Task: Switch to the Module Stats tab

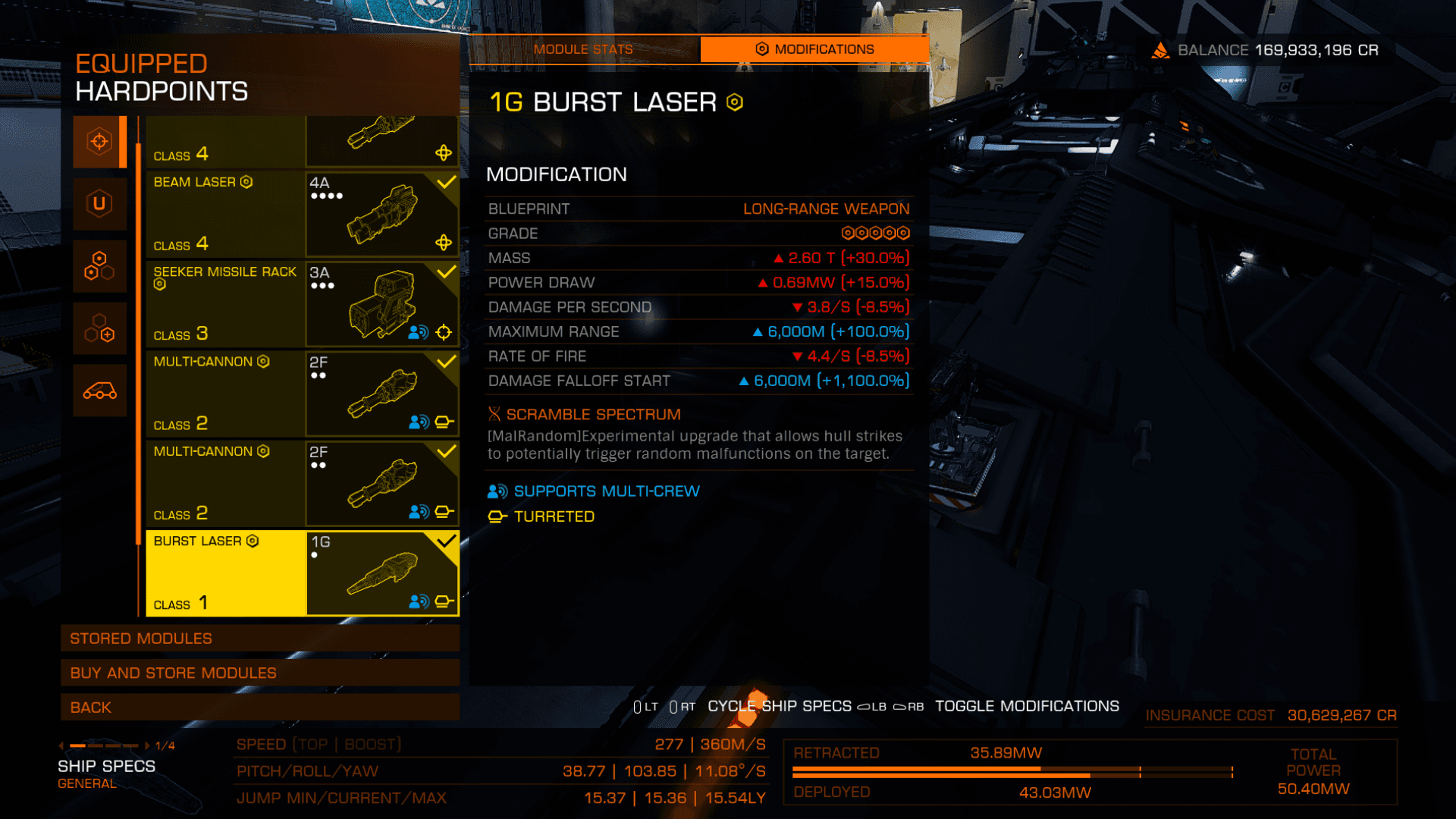Action: (x=582, y=49)
